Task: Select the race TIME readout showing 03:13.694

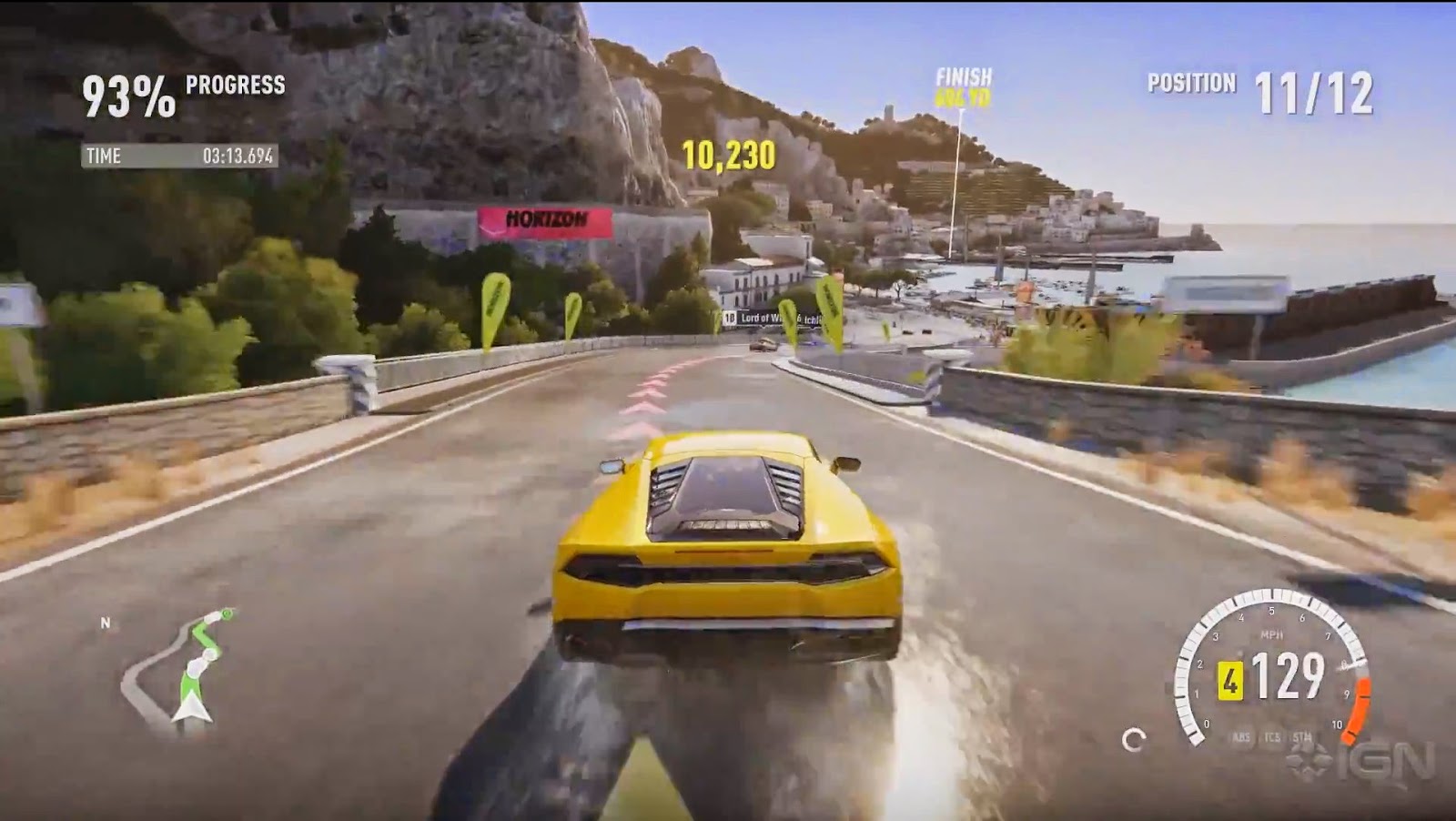Action: tap(182, 155)
